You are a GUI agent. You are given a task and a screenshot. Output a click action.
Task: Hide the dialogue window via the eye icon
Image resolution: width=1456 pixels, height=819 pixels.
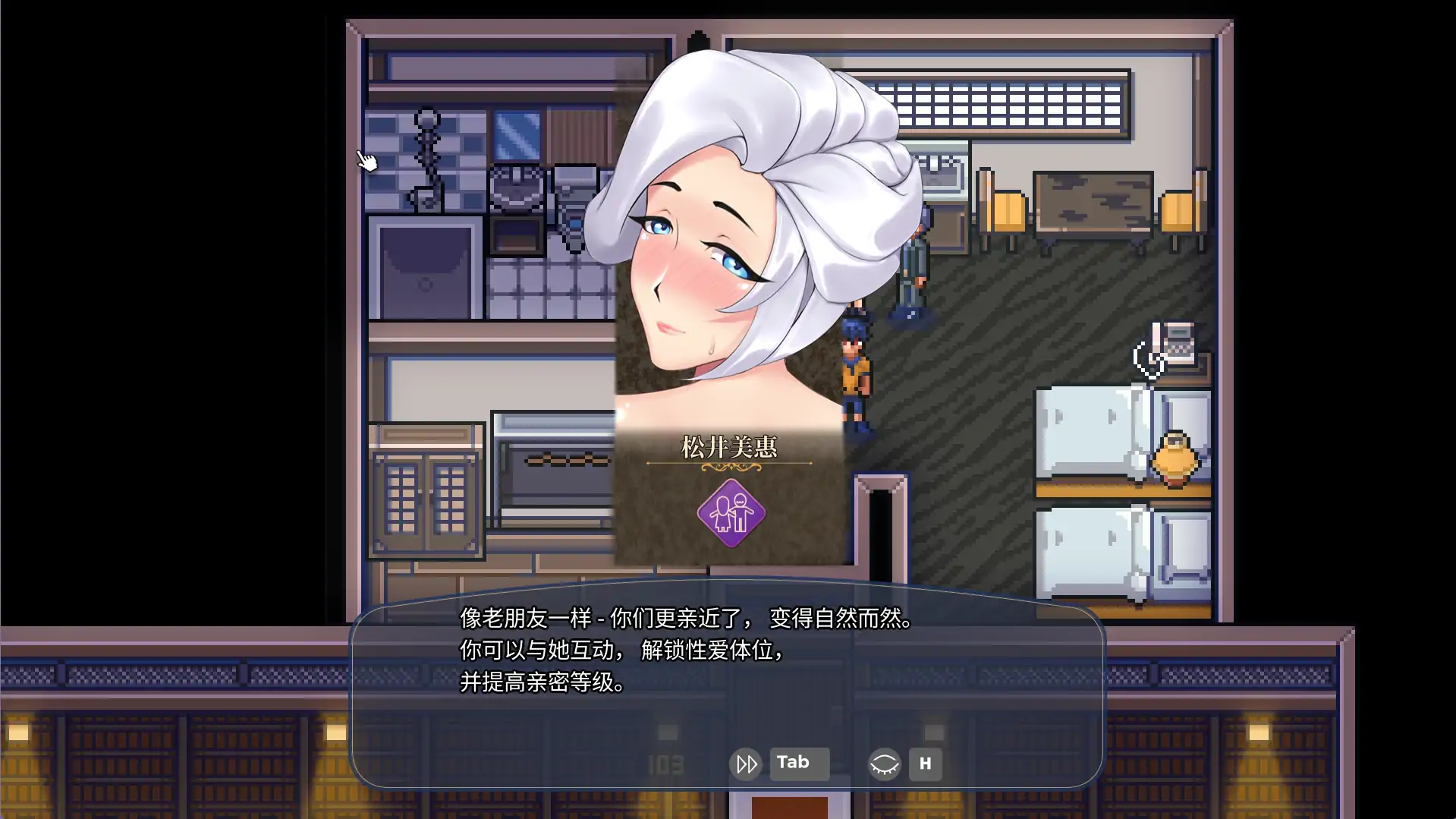(885, 764)
